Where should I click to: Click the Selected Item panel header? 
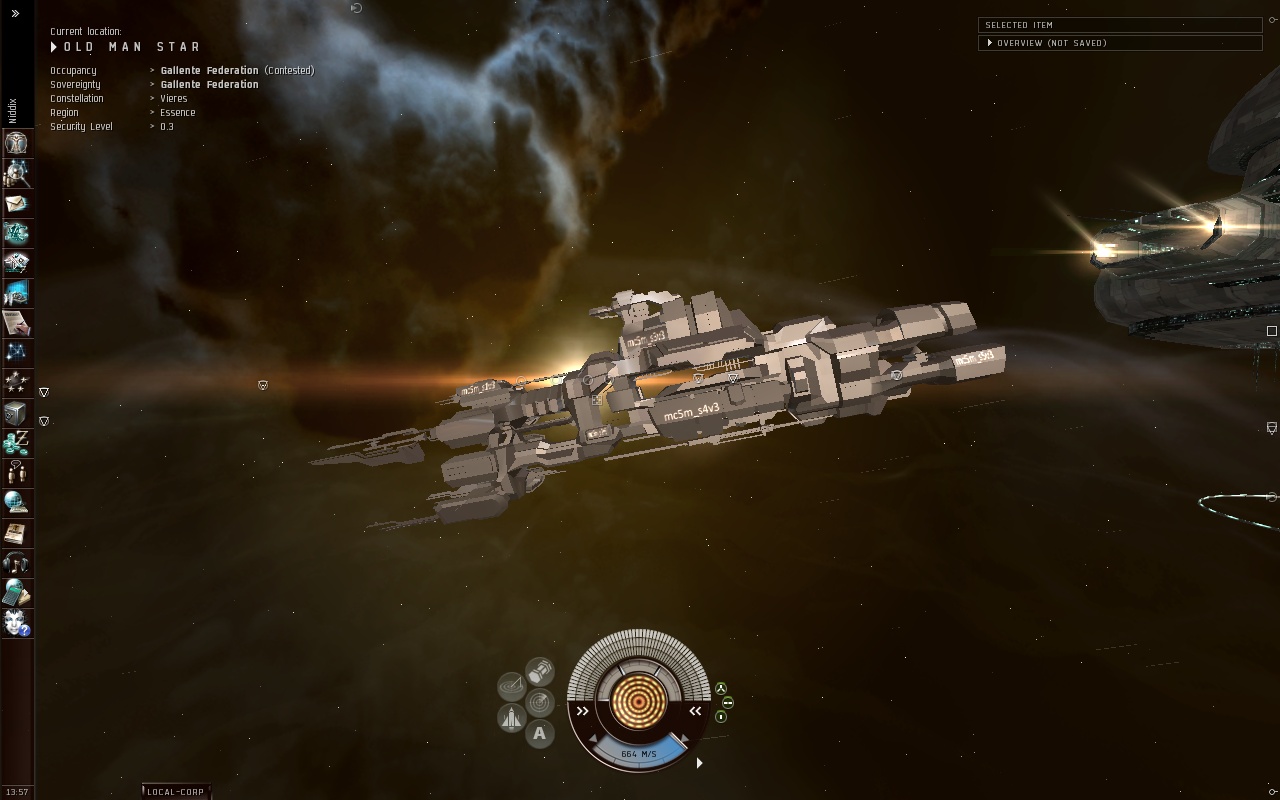coord(1120,25)
